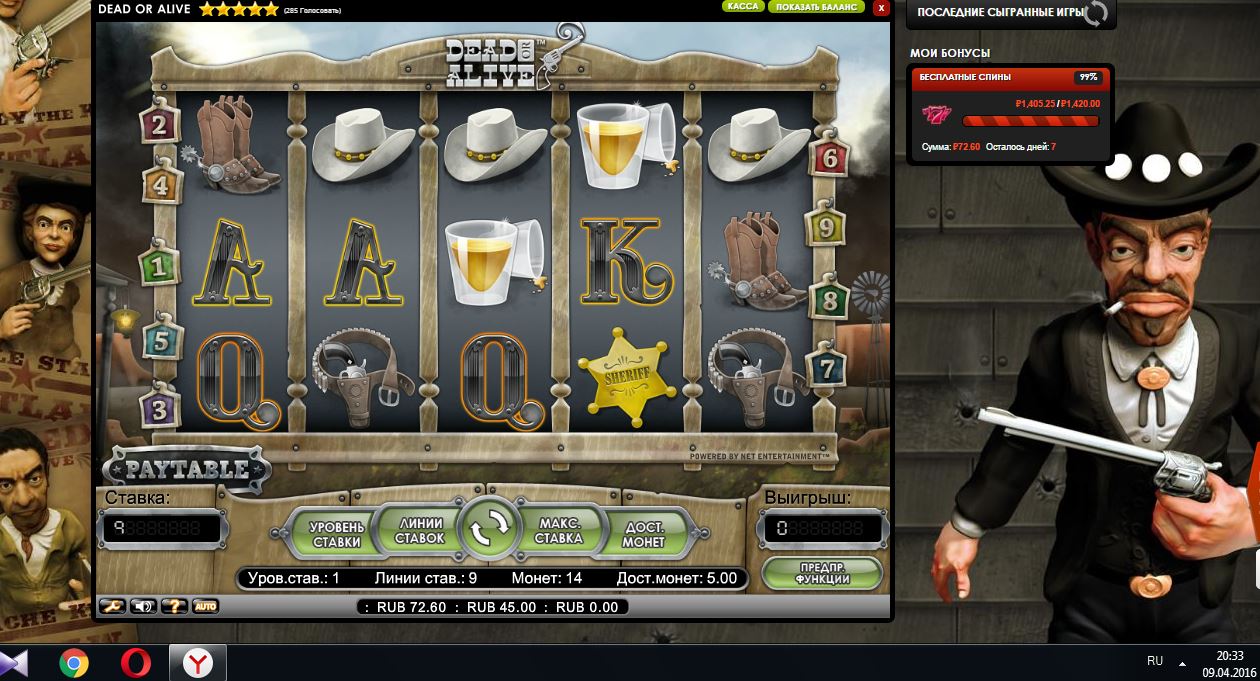The image size is (1260, 681).
Task: Open the Yandex browser in the taskbar
Action: click(x=197, y=663)
